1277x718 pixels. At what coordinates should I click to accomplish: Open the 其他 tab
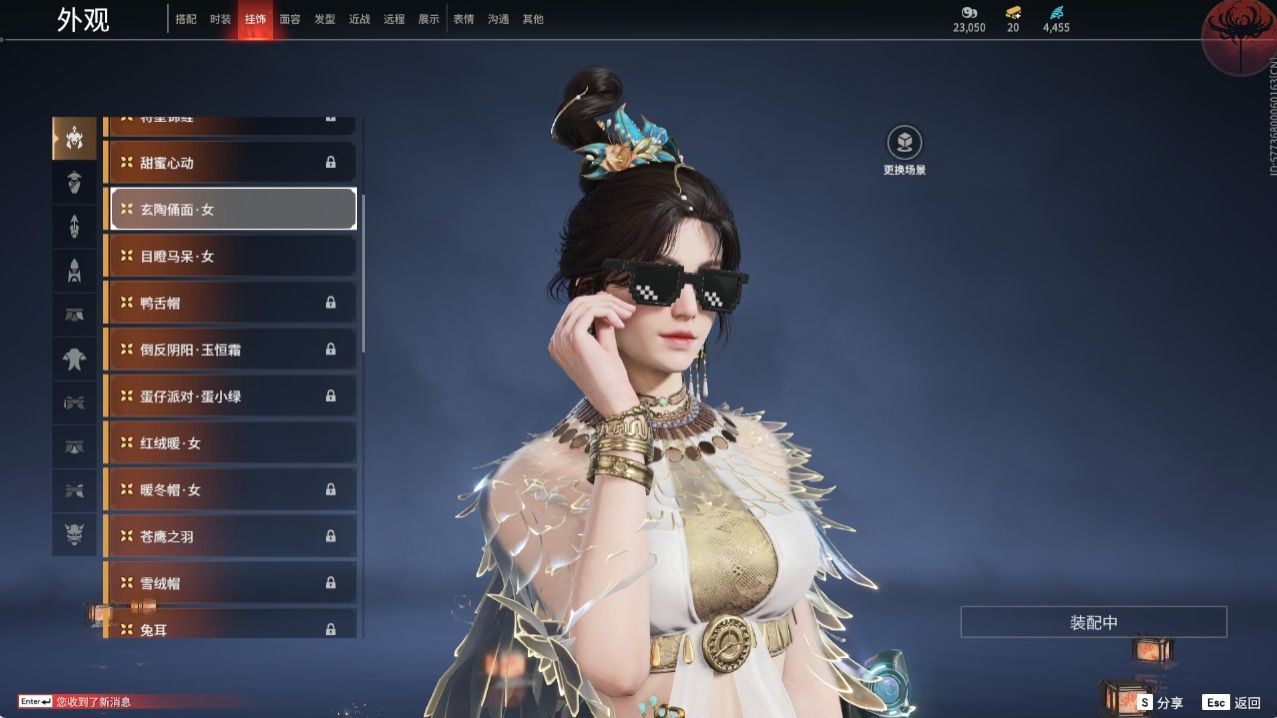(x=533, y=19)
